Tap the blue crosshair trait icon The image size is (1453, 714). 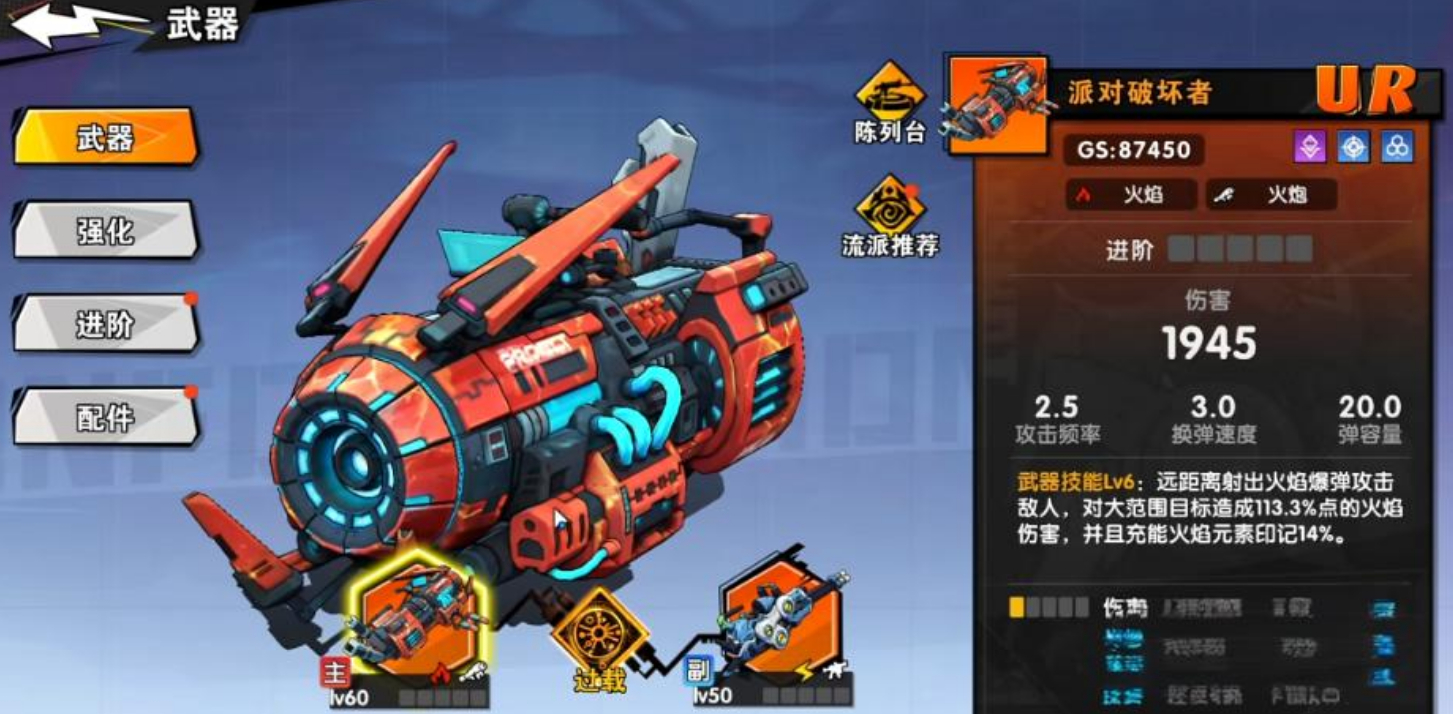coord(1353,147)
